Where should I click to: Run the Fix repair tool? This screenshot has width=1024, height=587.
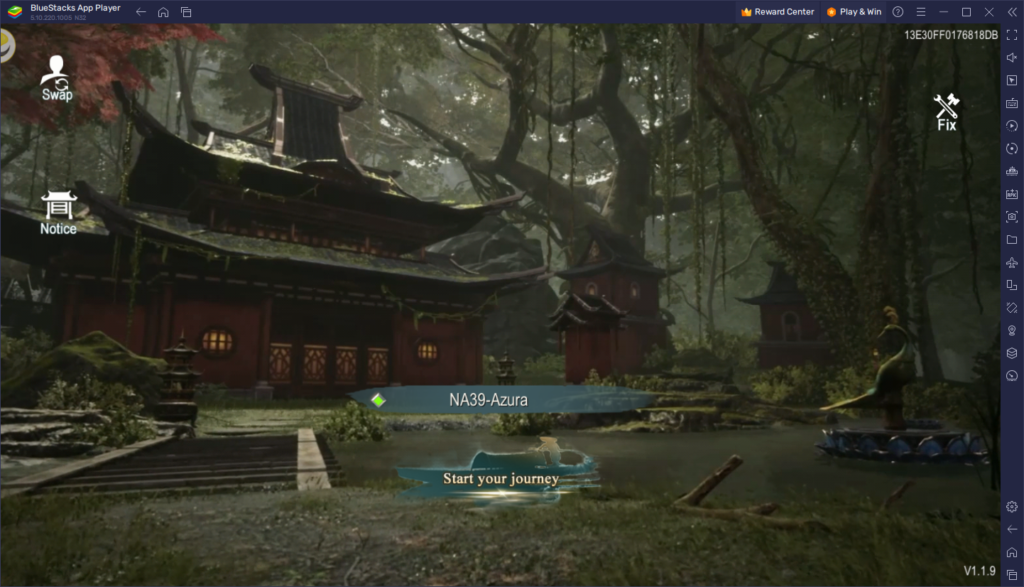[x=946, y=111]
